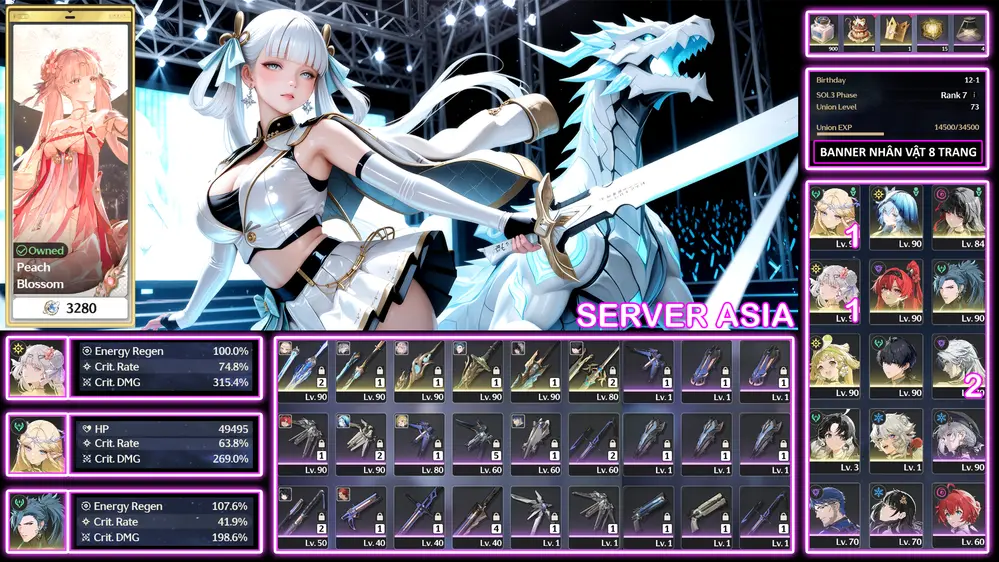Select the Peach Blossom outfit card

point(71,165)
